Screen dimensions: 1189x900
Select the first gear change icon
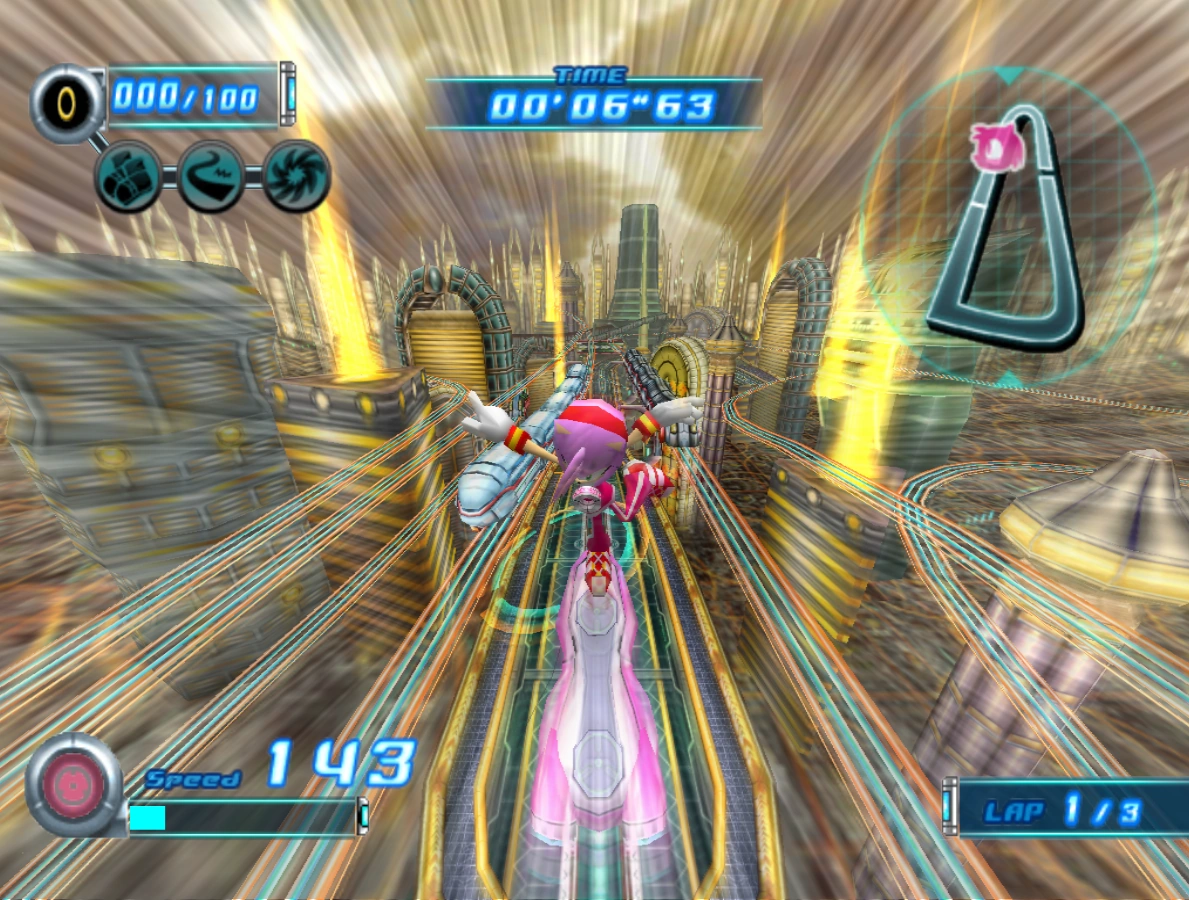pos(128,176)
